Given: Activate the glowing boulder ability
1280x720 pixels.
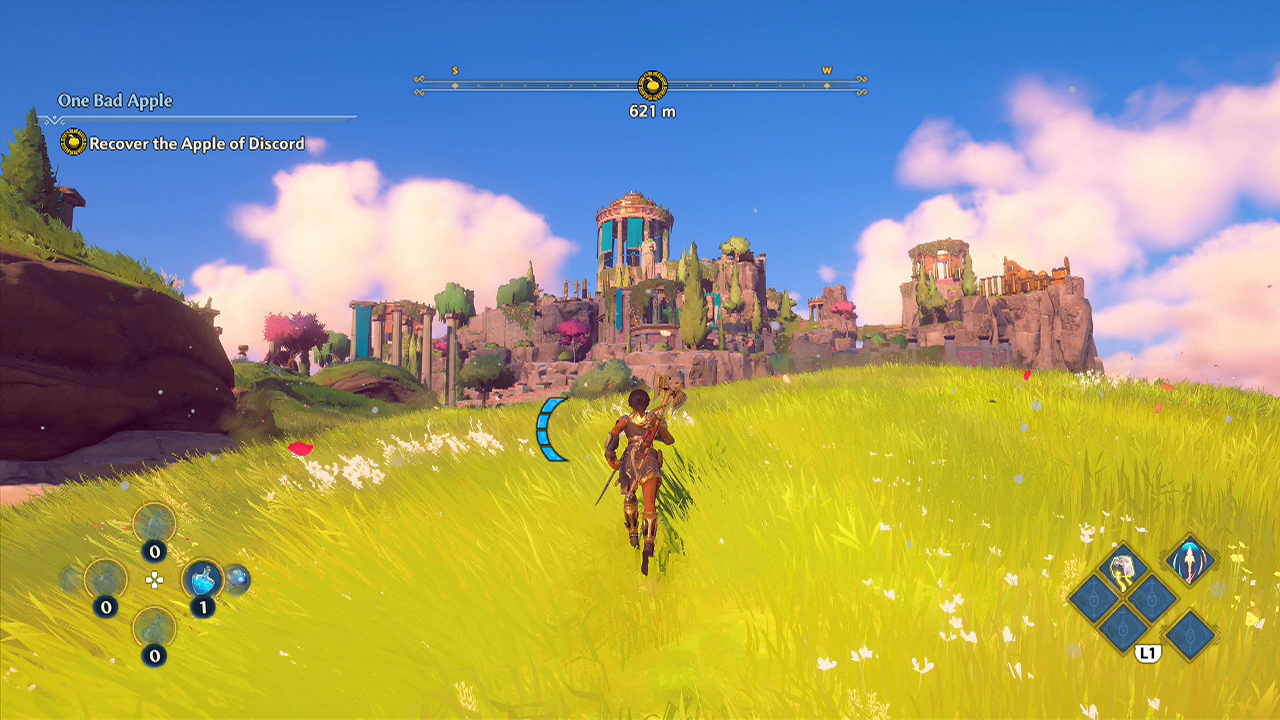Looking at the screenshot, I should pyautogui.click(x=1122, y=569).
